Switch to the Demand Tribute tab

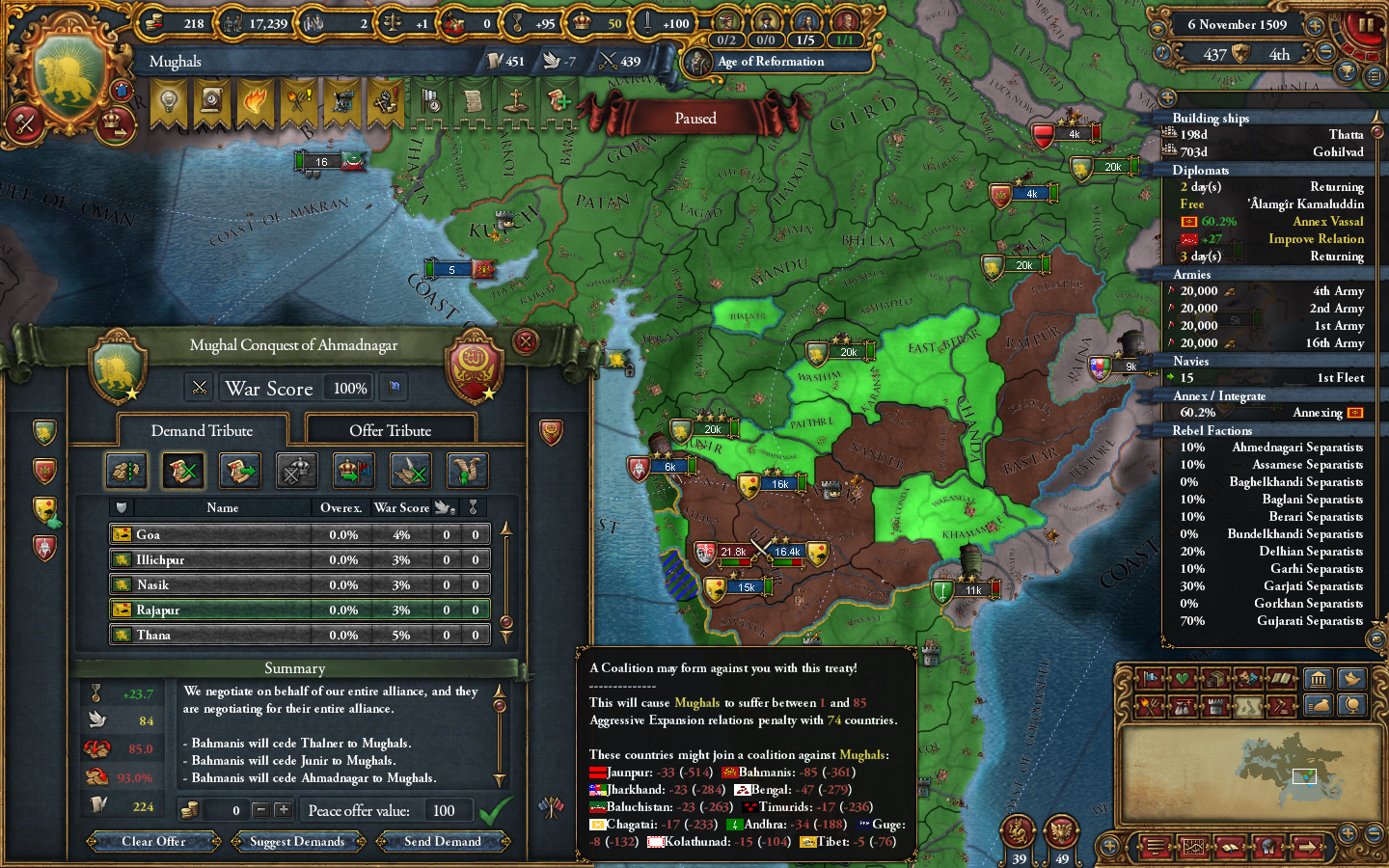202,430
